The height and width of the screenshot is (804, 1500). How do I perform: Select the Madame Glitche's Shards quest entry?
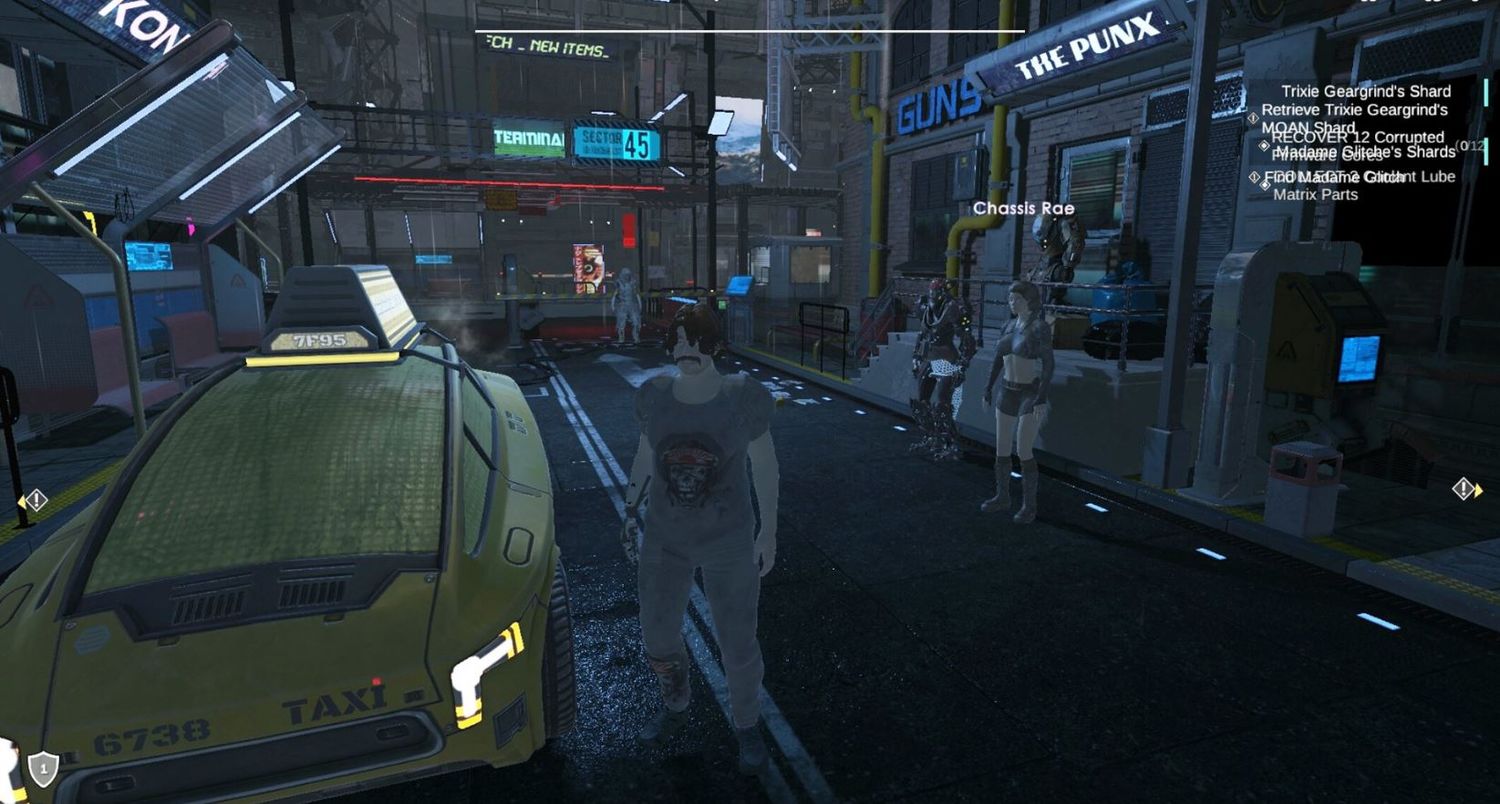coord(1365,152)
